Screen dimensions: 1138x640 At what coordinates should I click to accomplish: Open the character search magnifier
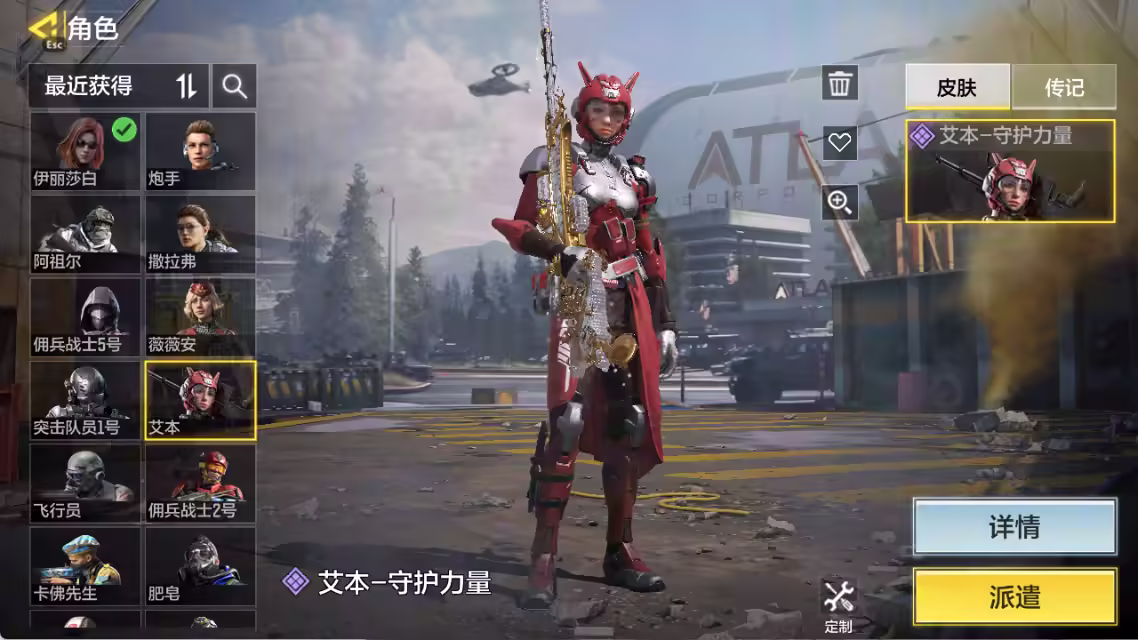(x=235, y=86)
